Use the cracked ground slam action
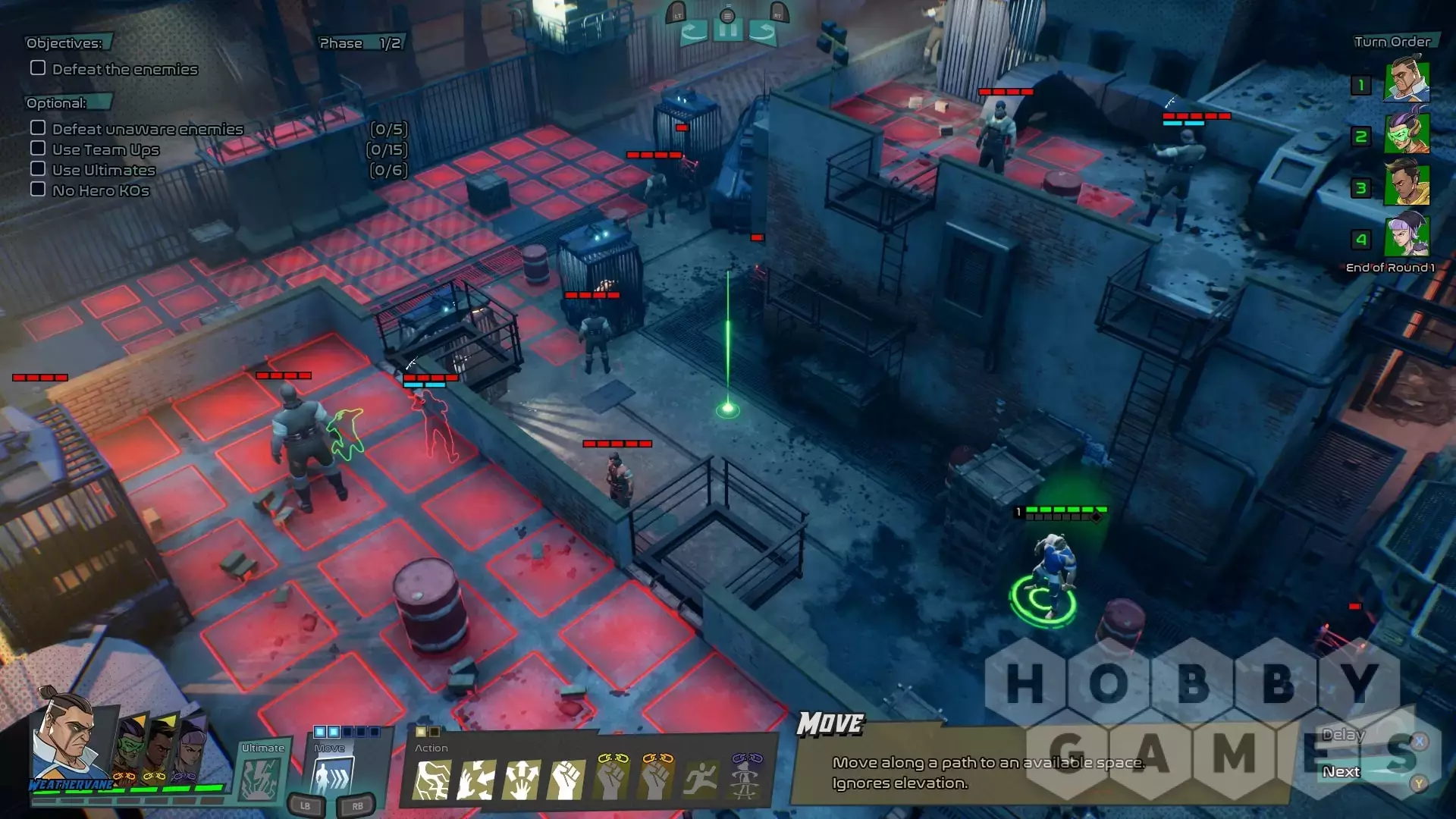 [431, 780]
